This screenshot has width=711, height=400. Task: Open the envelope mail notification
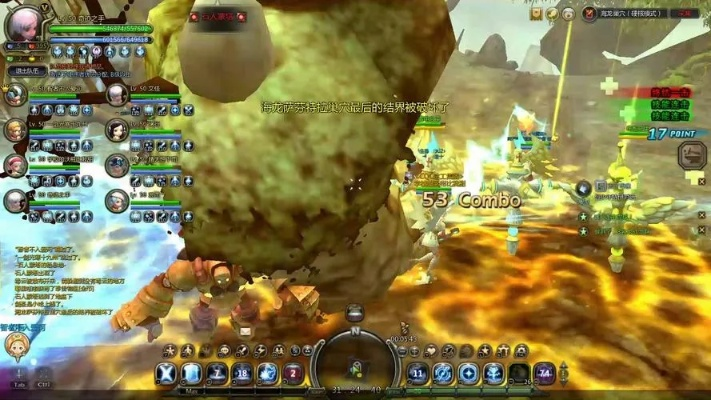(x=245, y=331)
